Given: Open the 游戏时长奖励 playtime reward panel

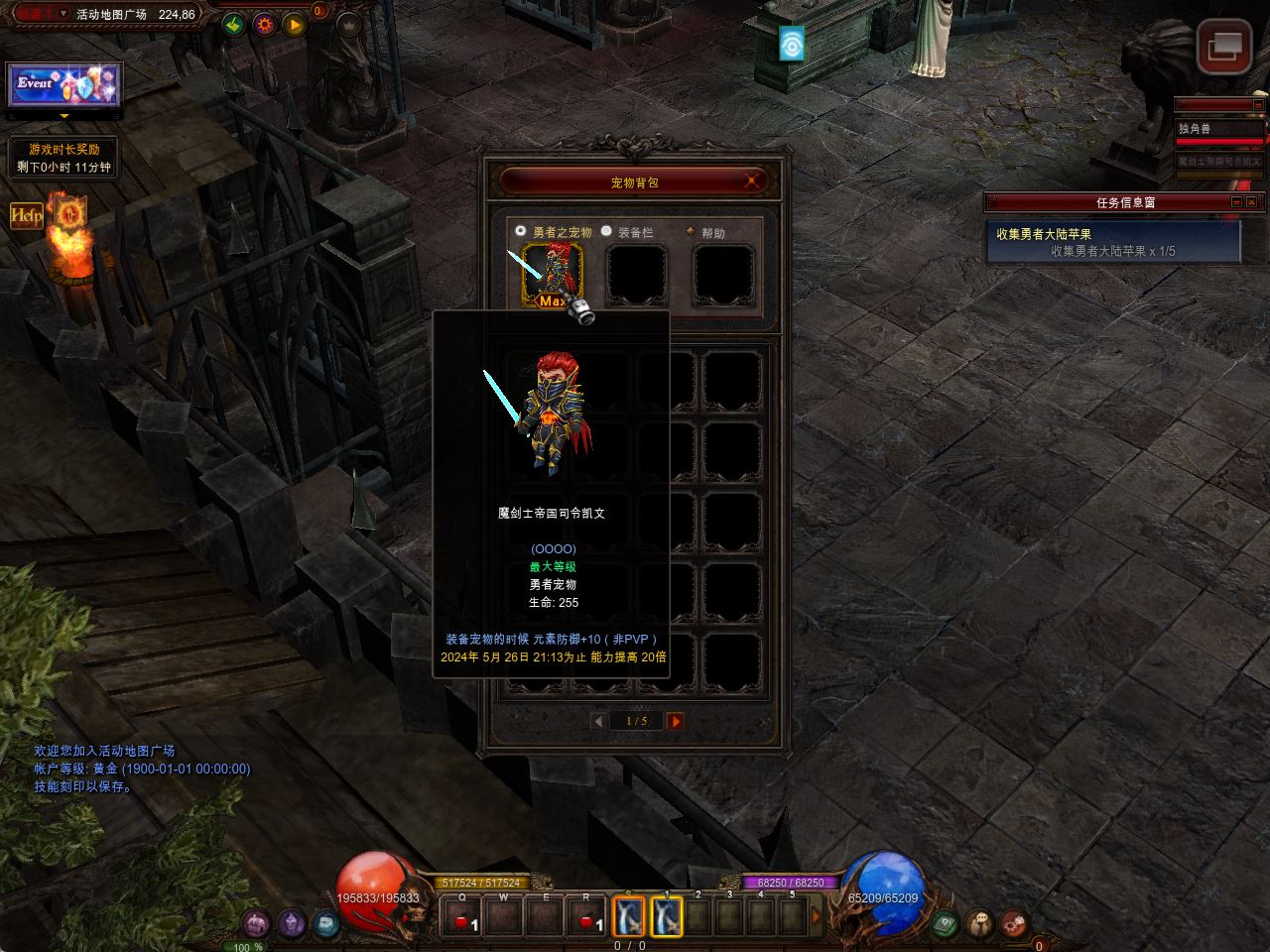Looking at the screenshot, I should (64, 158).
